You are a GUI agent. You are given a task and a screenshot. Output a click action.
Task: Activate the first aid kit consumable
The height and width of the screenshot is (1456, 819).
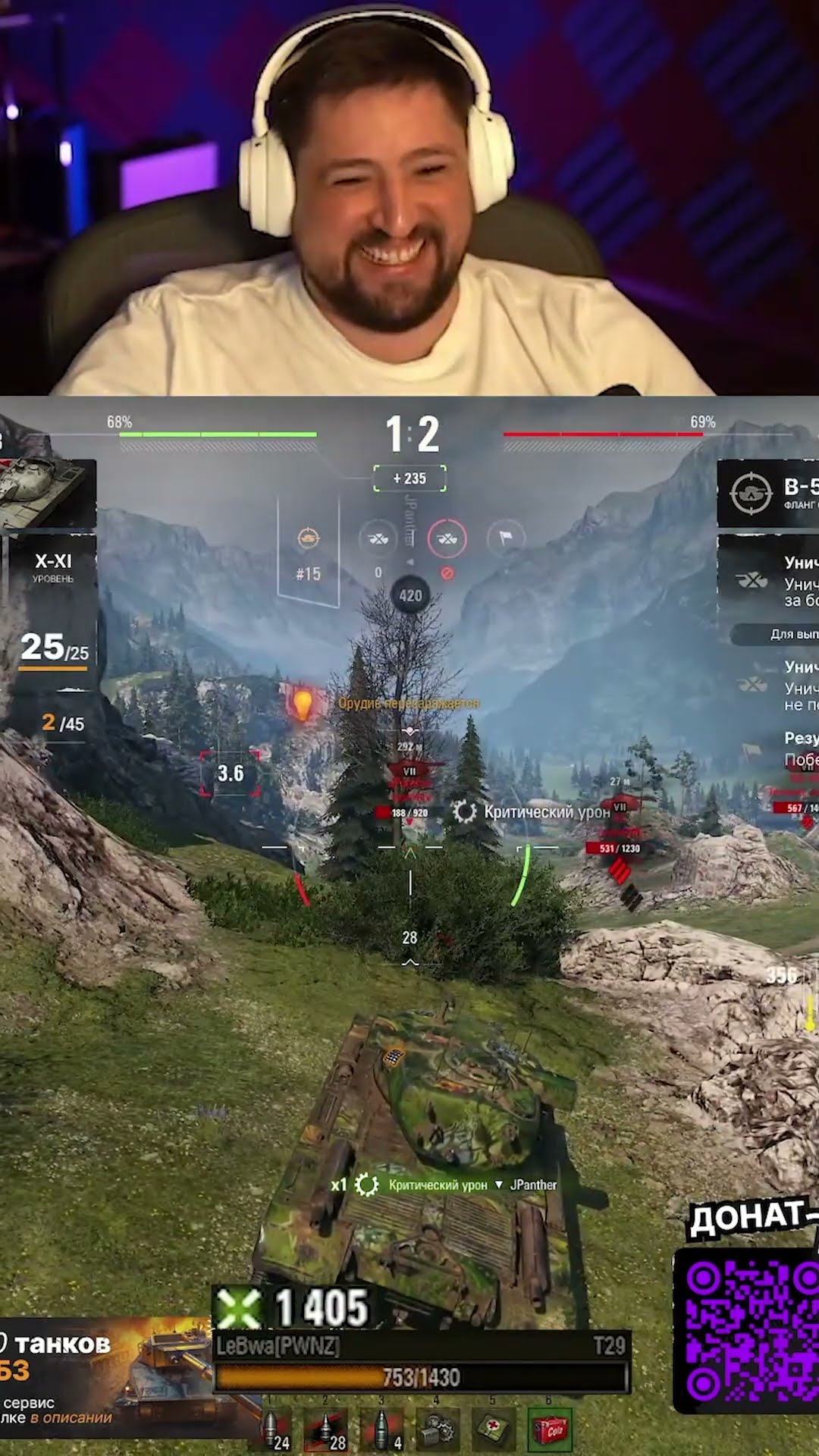(493, 1429)
